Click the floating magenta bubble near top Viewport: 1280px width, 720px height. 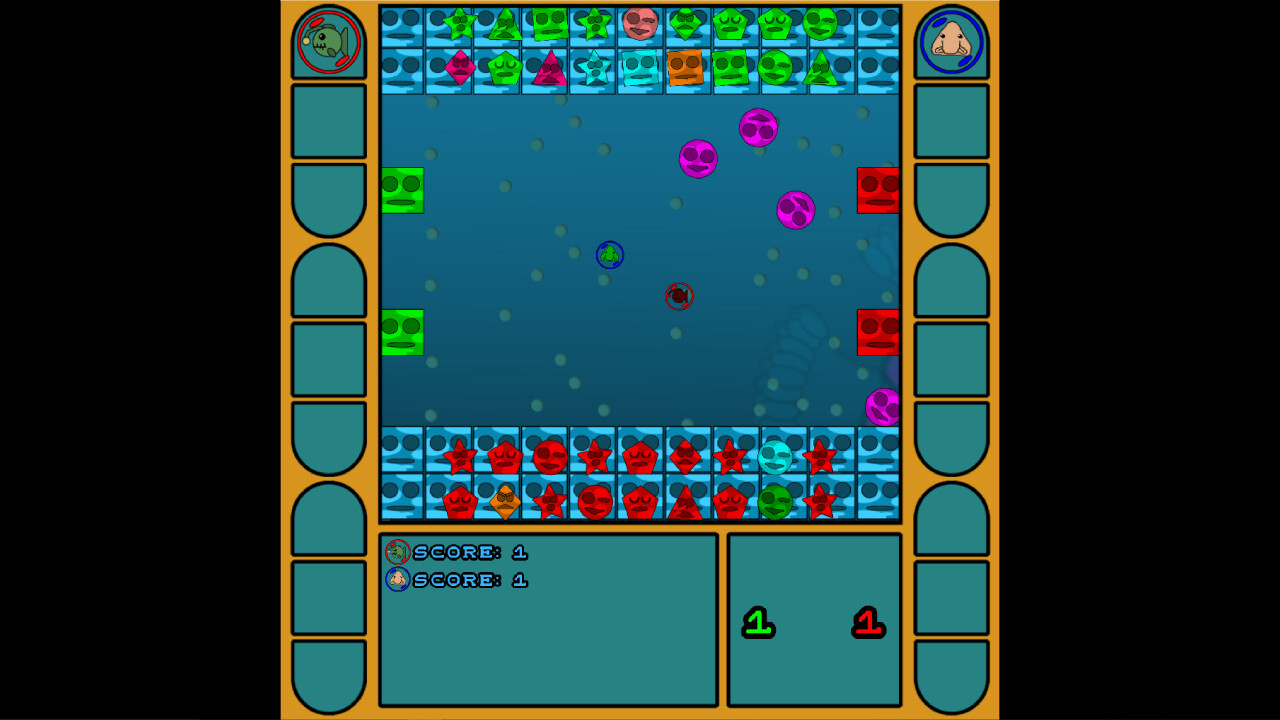click(x=757, y=128)
